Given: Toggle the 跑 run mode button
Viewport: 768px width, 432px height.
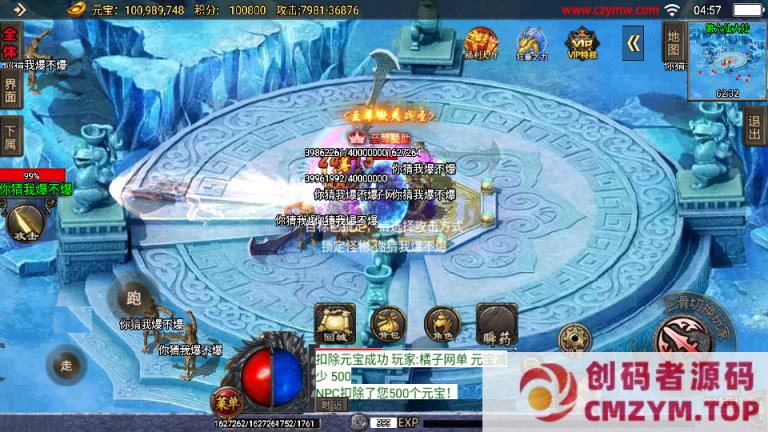Looking at the screenshot, I should (134, 298).
